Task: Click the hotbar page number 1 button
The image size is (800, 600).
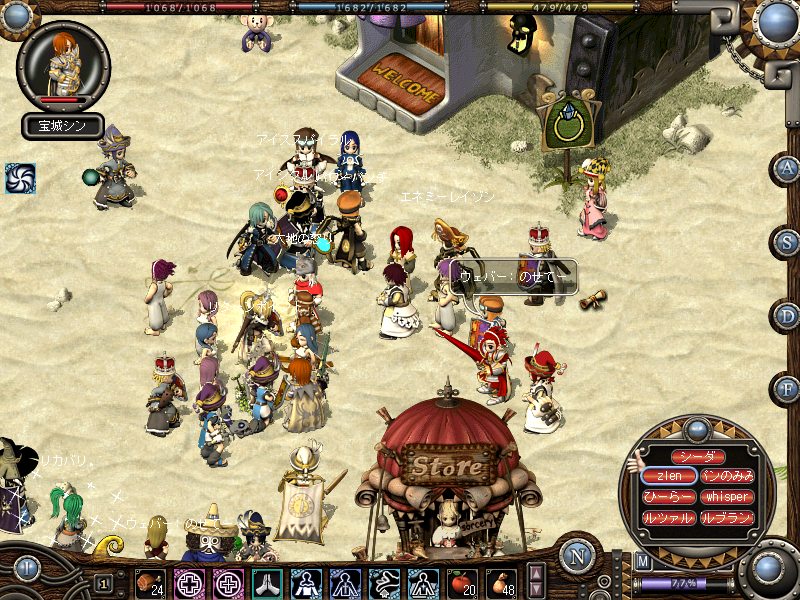Action: point(104,583)
